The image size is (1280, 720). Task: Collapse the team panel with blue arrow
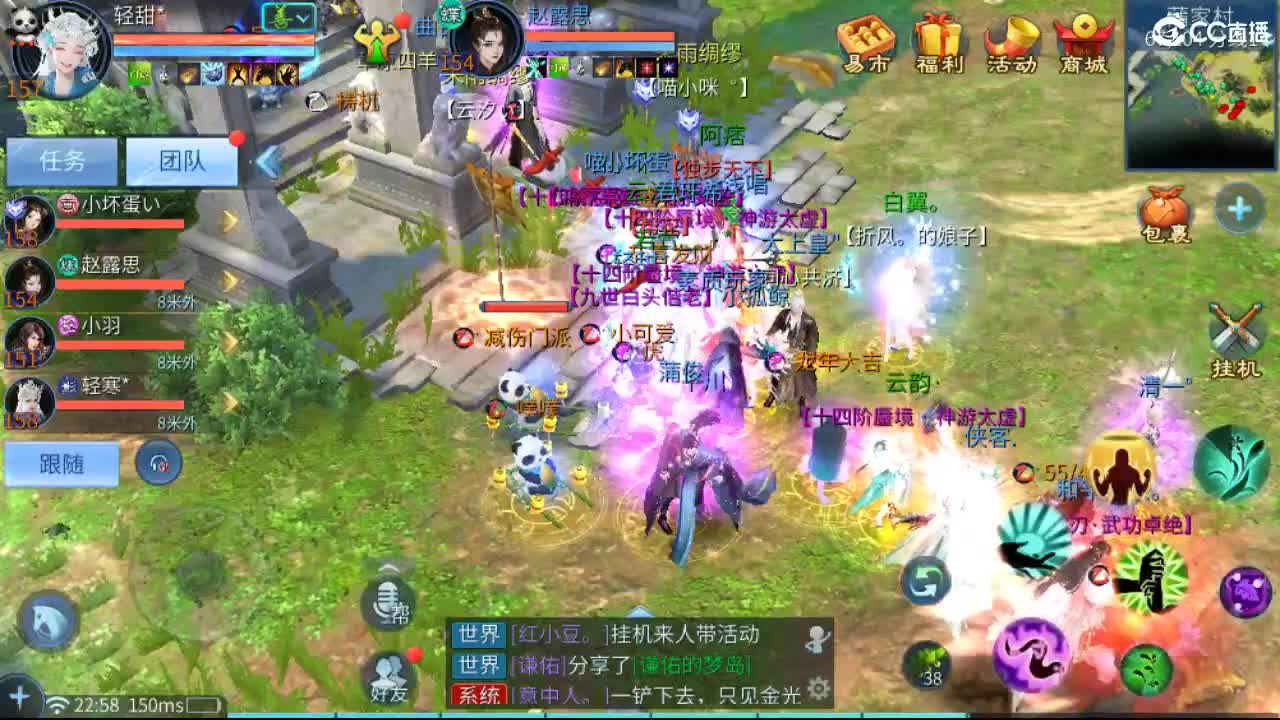coord(268,162)
